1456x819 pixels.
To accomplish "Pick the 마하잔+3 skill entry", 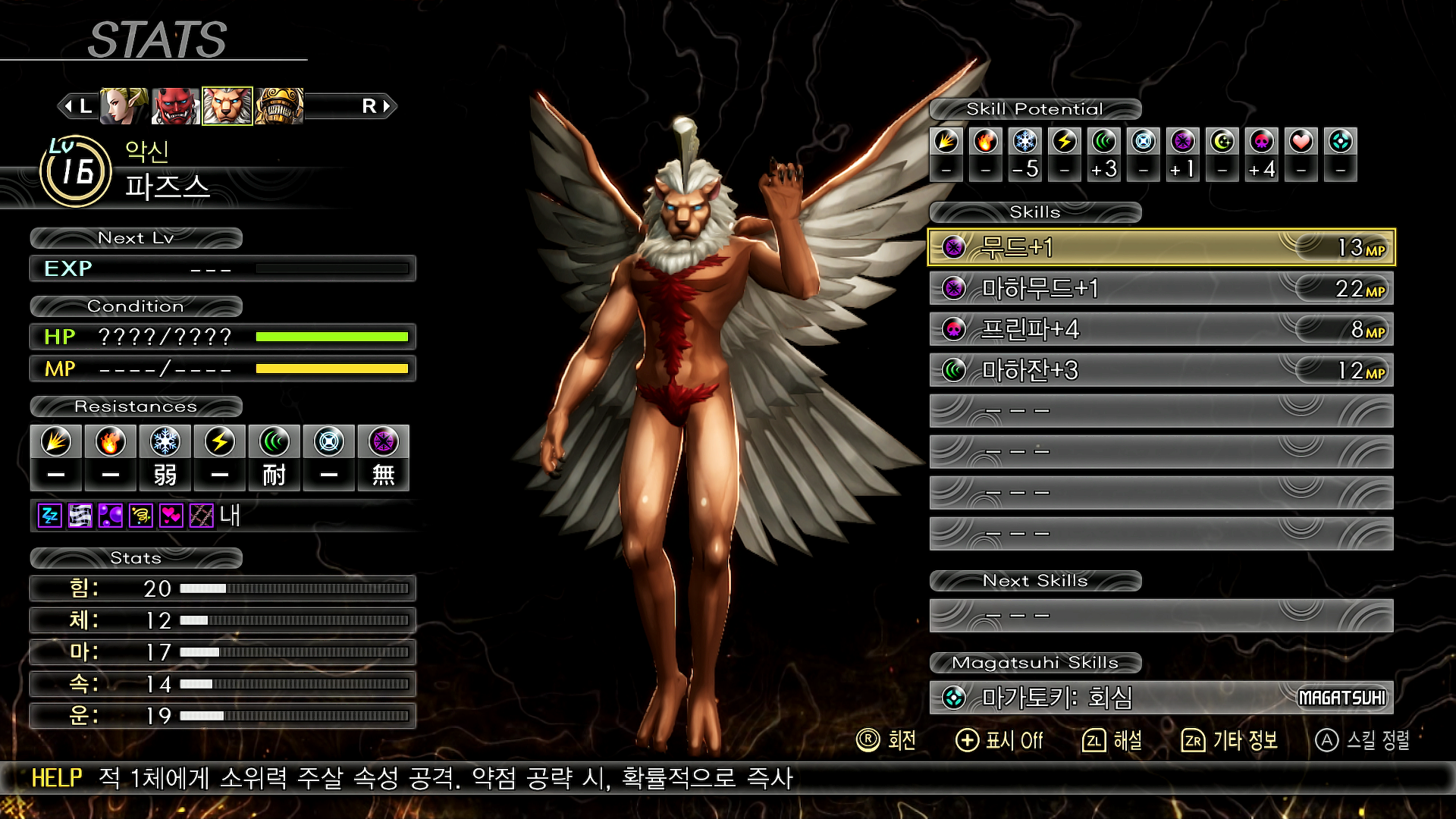I will (x=1160, y=370).
